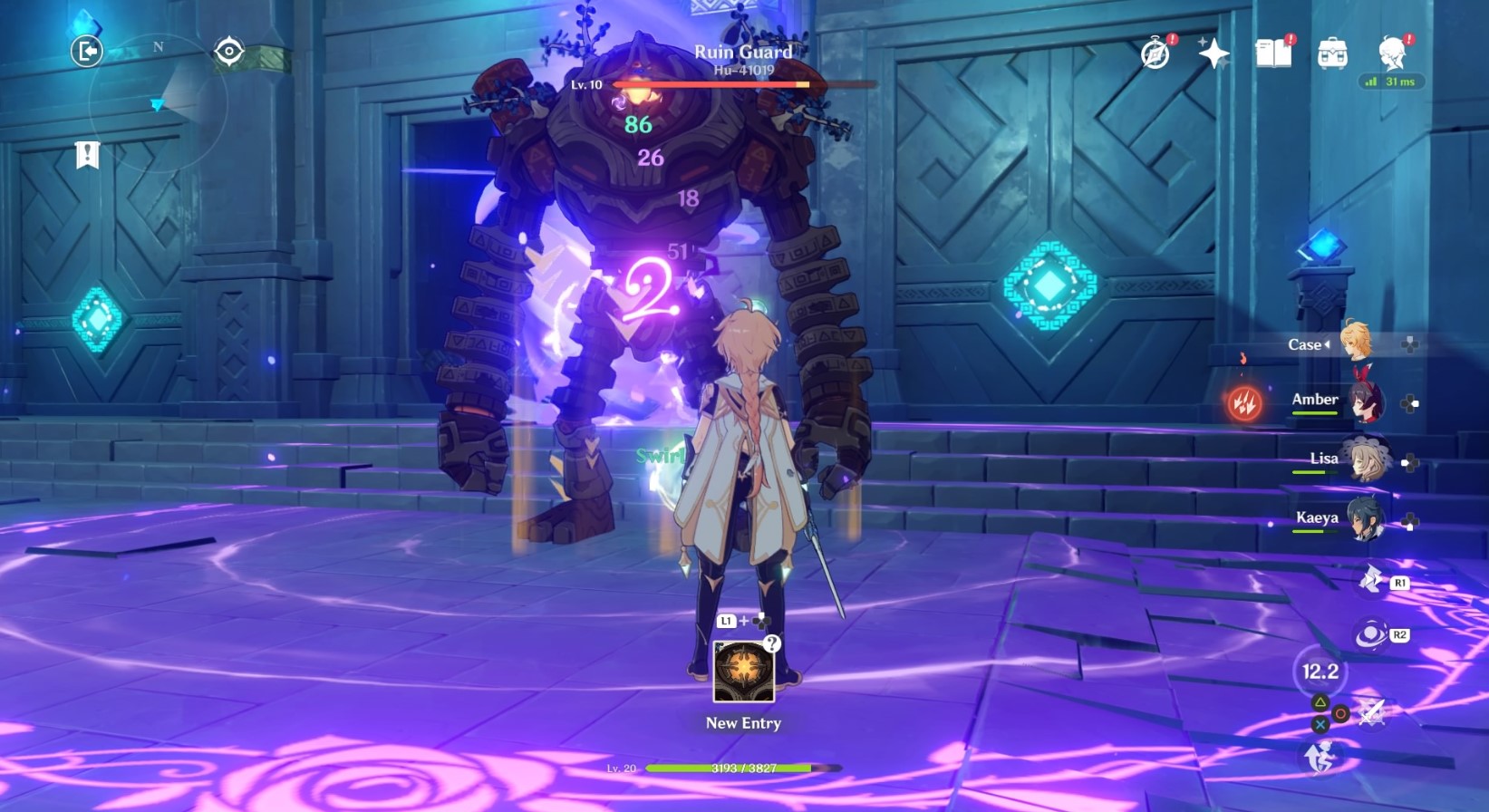Activate the elemental burst swirl icon
This screenshot has height=812, width=1489.
pos(1370,634)
